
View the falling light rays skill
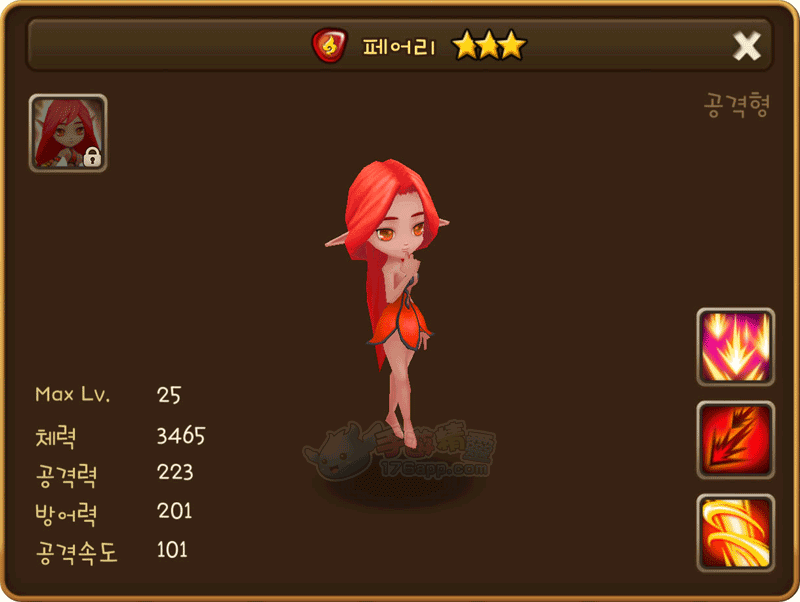click(x=736, y=347)
